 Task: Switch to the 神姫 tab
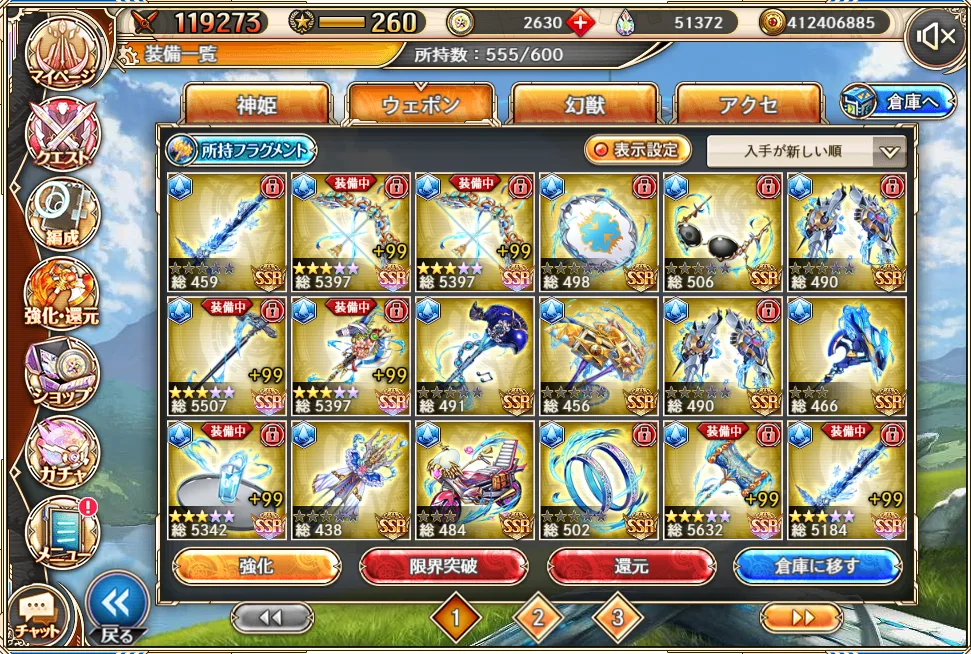click(x=256, y=106)
